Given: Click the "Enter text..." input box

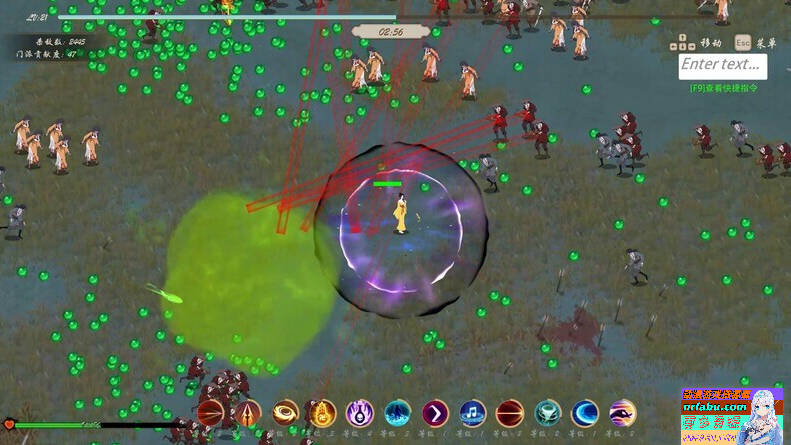Looking at the screenshot, I should click(722, 65).
